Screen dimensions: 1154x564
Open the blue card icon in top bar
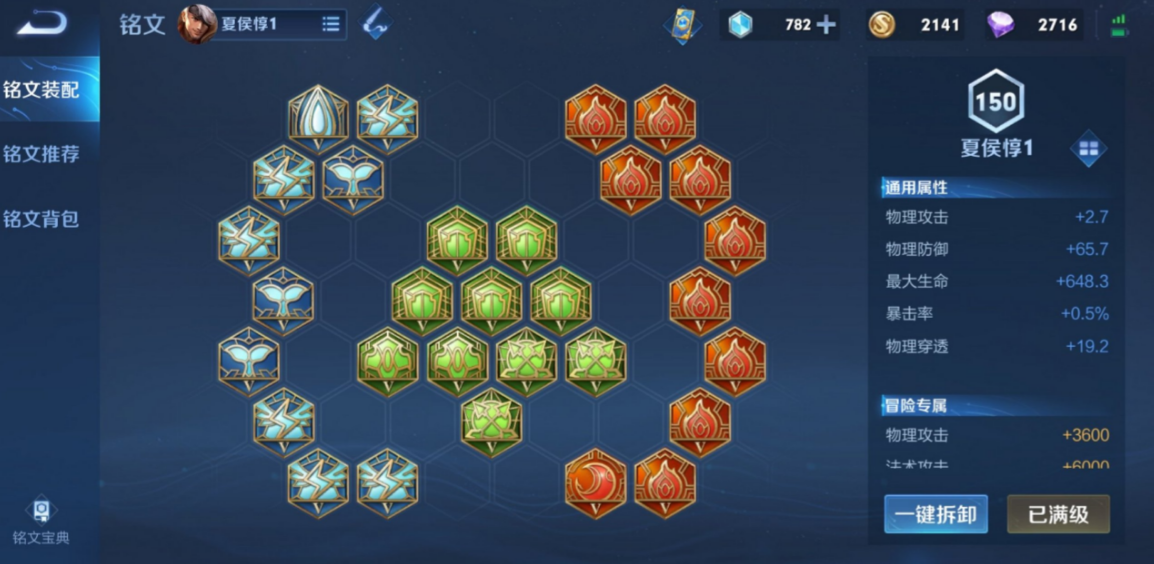coord(682,25)
